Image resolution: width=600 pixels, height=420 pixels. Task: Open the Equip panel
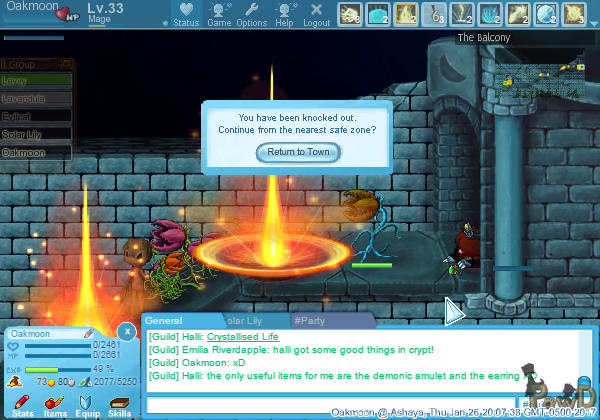tap(88, 403)
